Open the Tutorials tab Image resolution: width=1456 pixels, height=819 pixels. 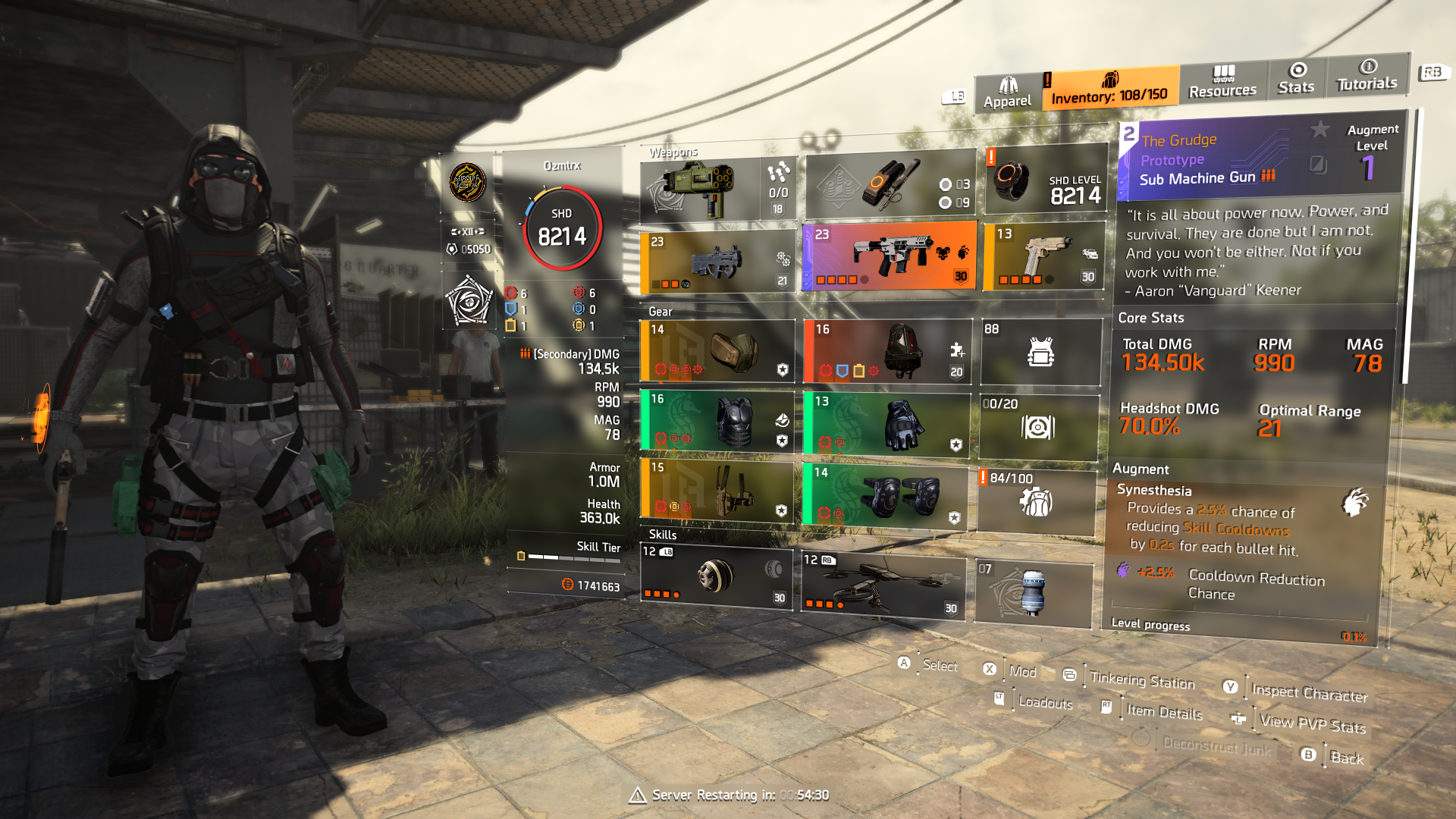tap(1367, 76)
